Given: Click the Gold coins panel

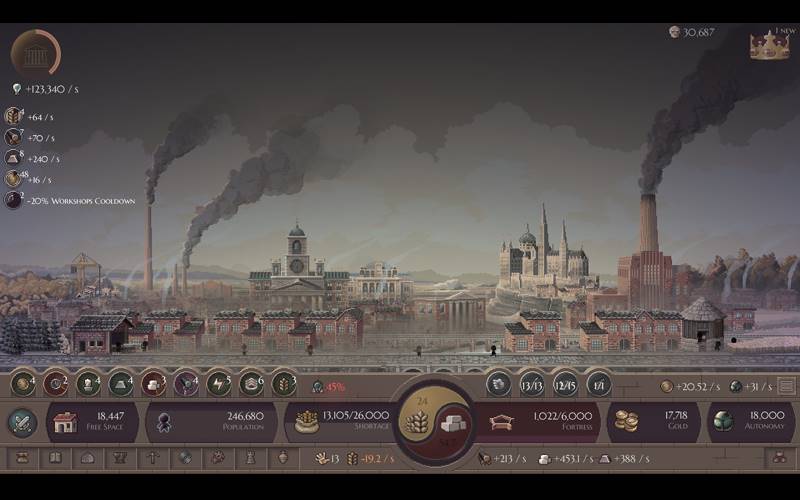Looking at the screenshot, I should pyautogui.click(x=653, y=422).
